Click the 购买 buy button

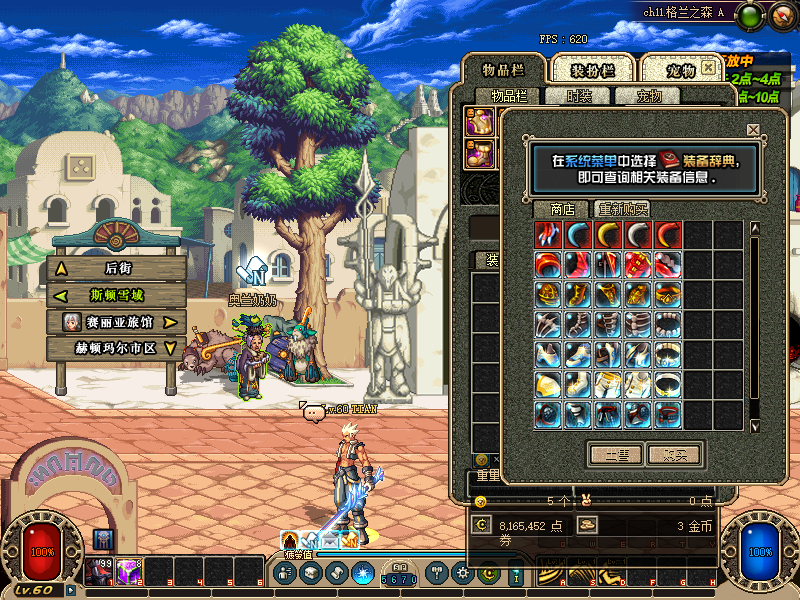(x=675, y=454)
